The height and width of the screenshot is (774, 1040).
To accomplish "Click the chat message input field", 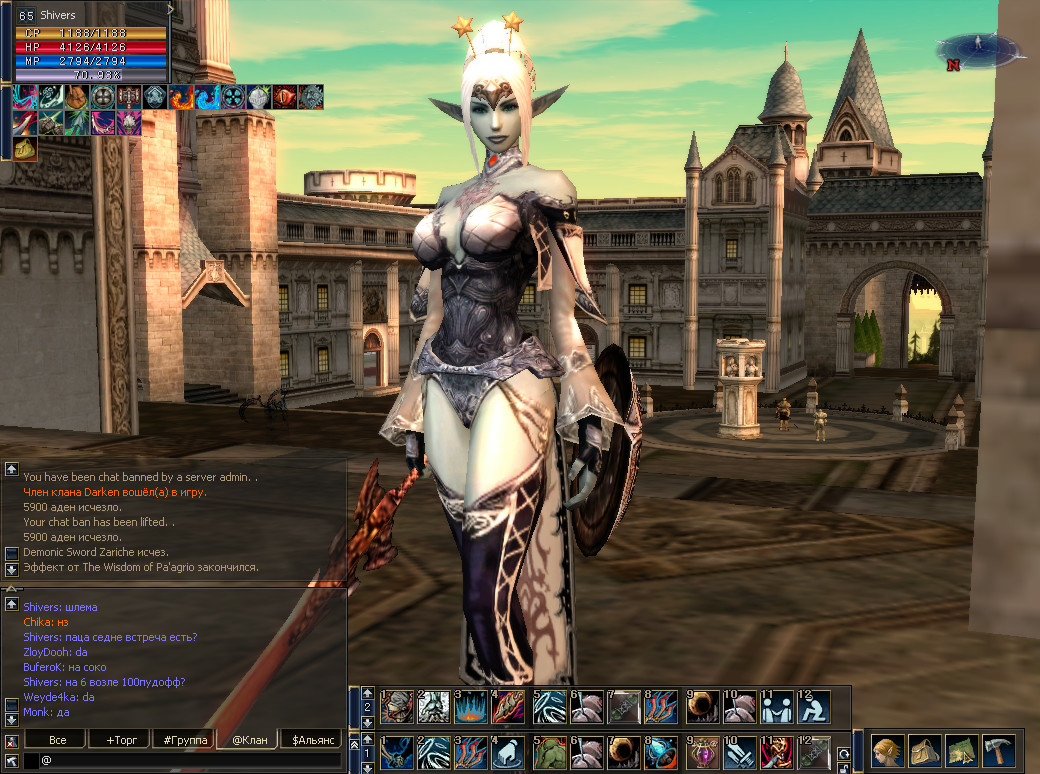I will [x=190, y=761].
